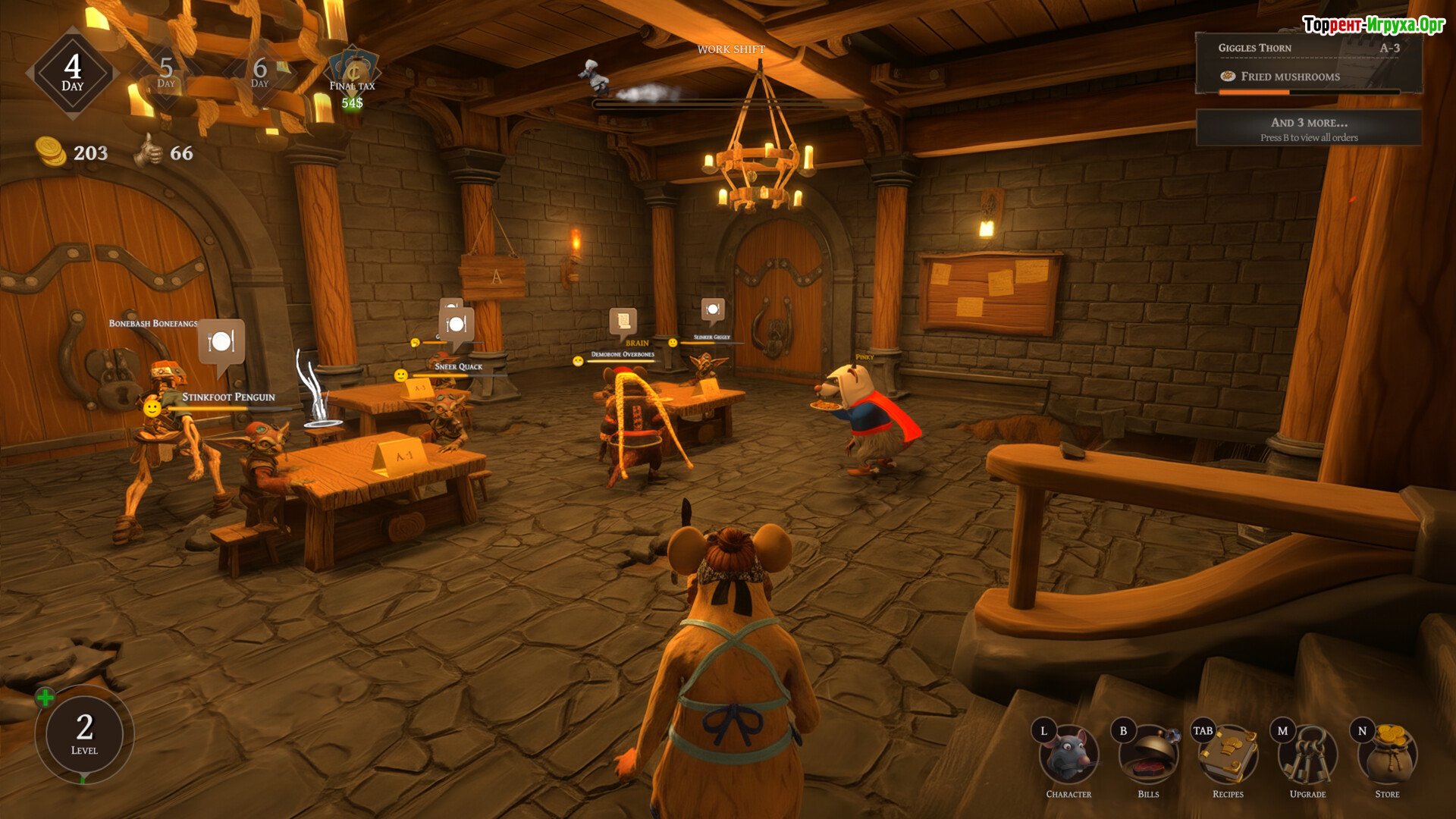Viewport: 1456px width, 819px height.
Task: Open the Store coin bag
Action: point(1387,755)
